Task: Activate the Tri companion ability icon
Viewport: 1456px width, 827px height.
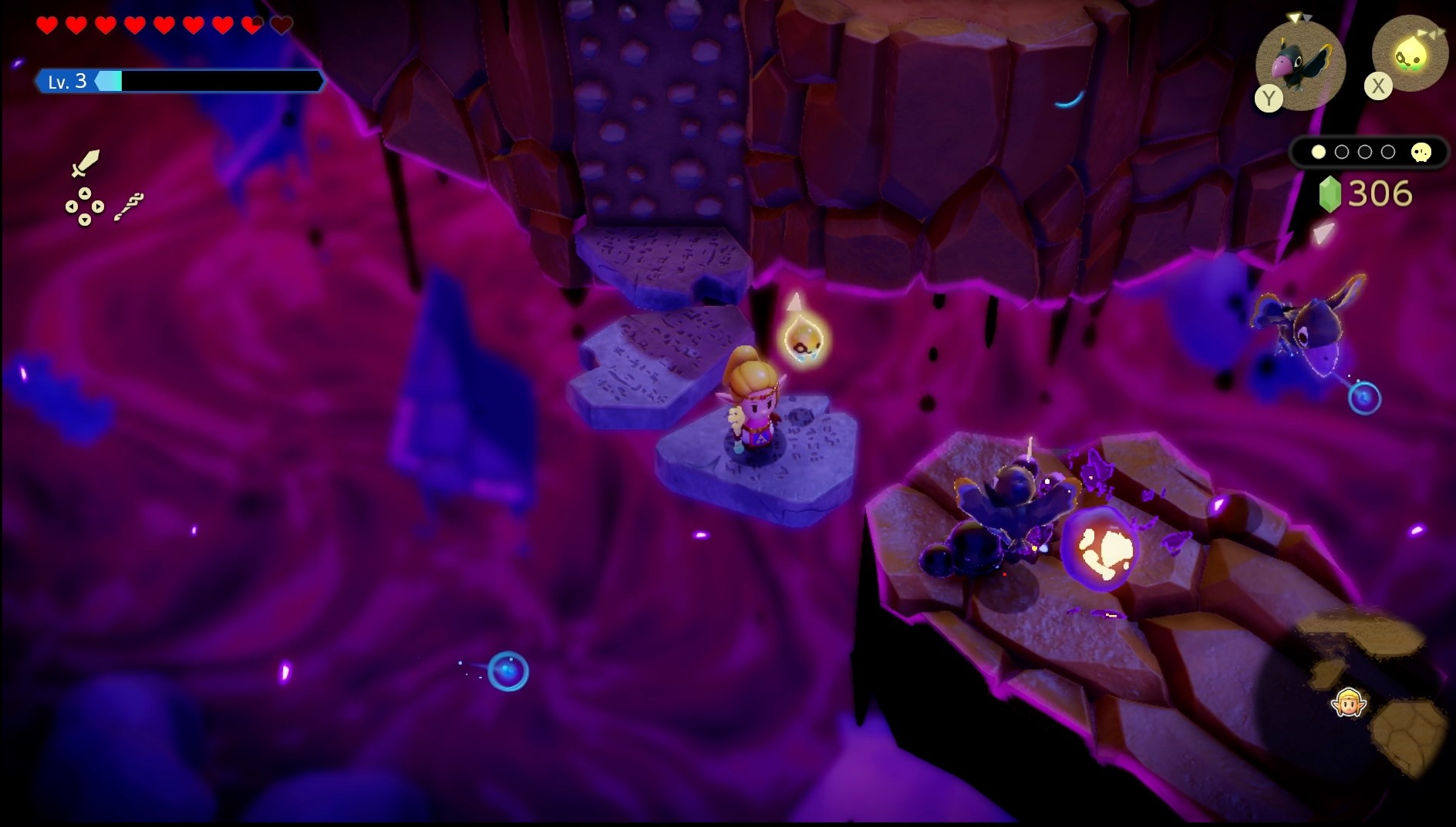Action: tap(1410, 55)
